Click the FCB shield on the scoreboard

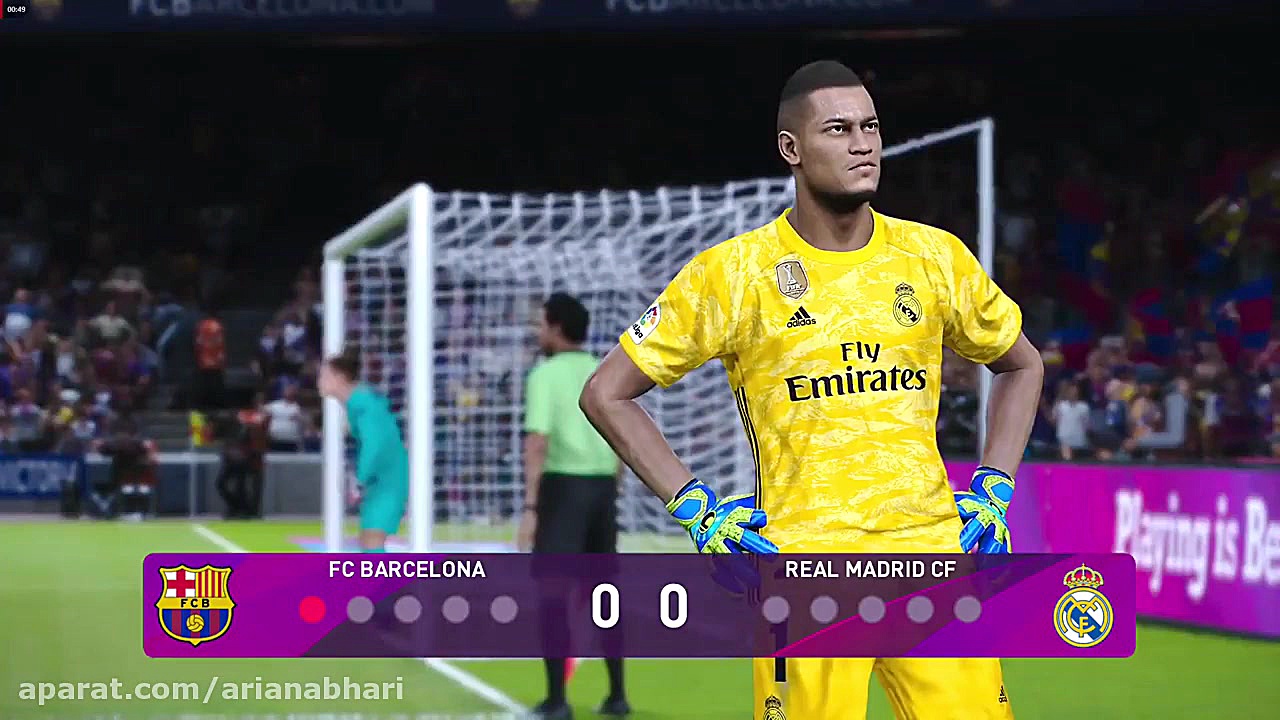point(196,605)
